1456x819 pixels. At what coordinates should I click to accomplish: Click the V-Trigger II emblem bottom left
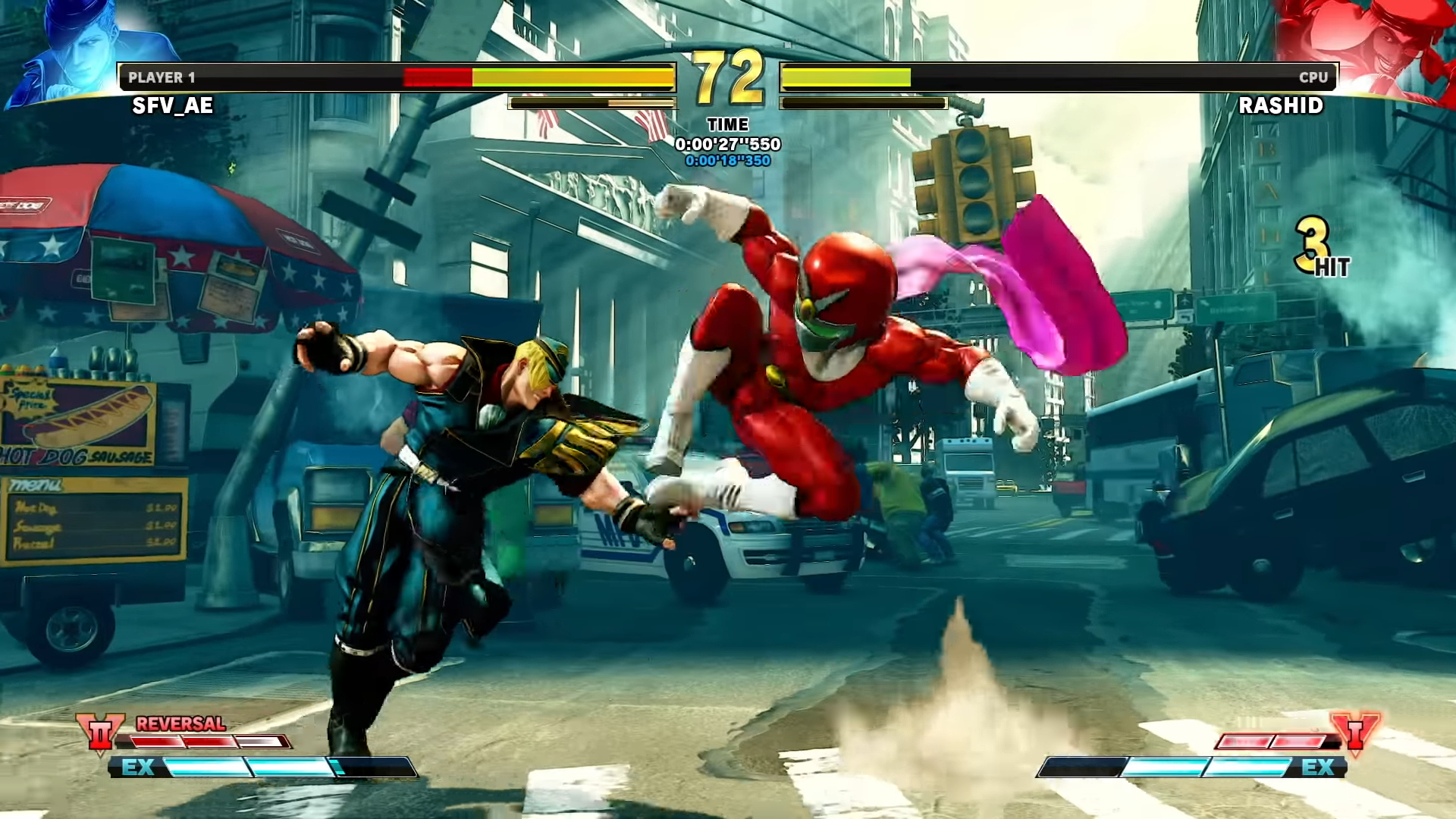click(101, 733)
